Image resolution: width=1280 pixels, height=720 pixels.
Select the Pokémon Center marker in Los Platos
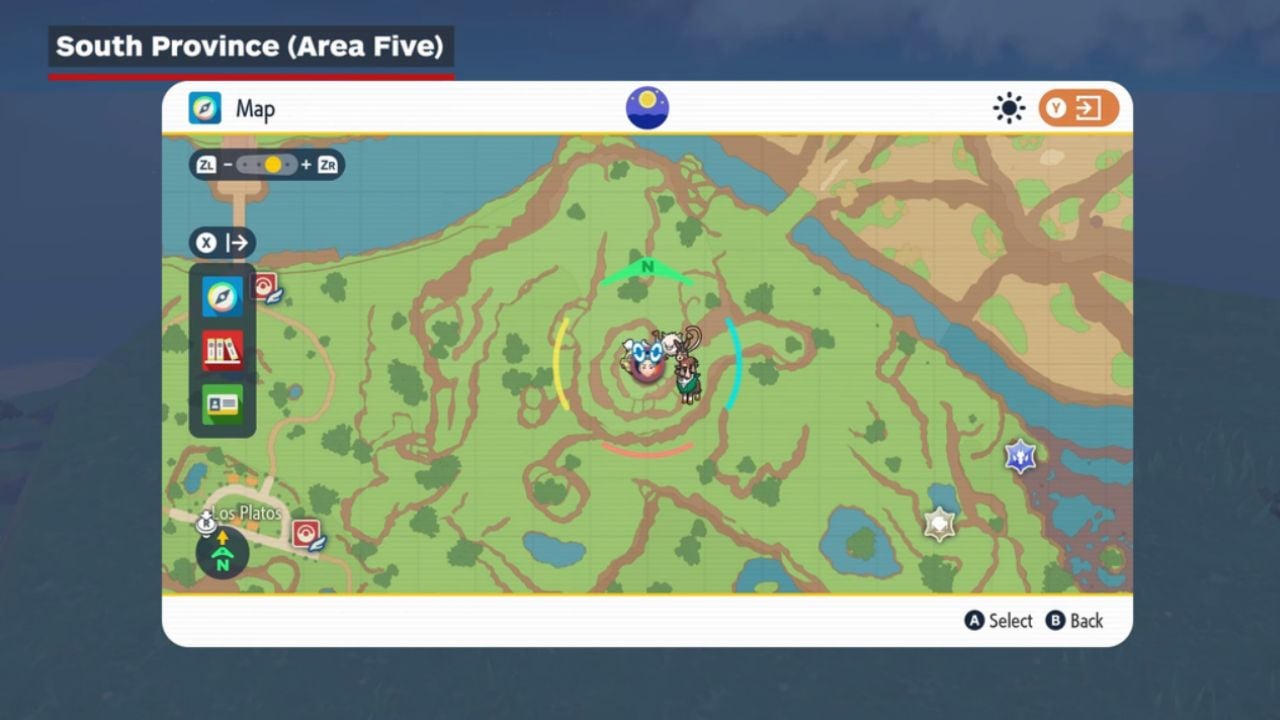[x=307, y=535]
